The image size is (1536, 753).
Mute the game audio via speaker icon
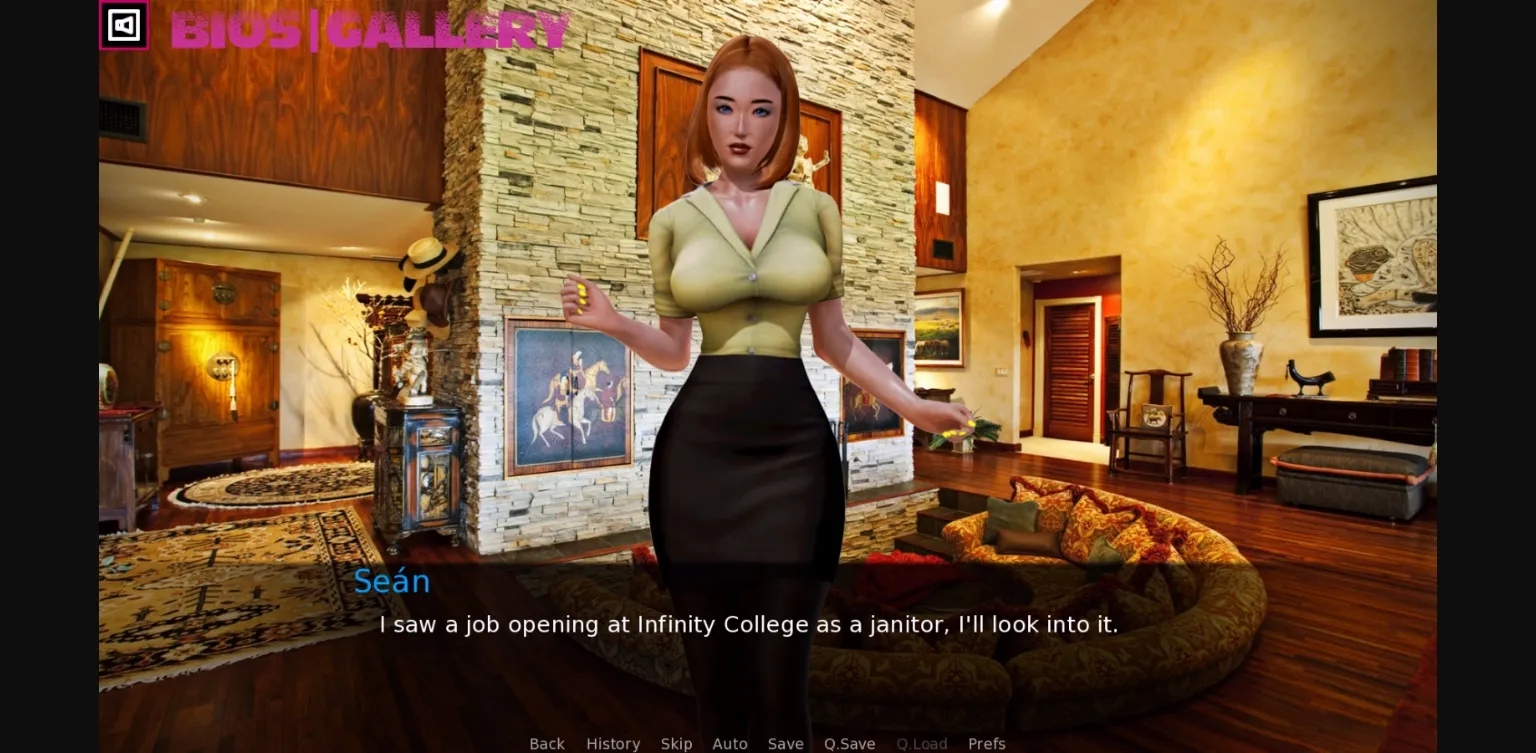[124, 26]
